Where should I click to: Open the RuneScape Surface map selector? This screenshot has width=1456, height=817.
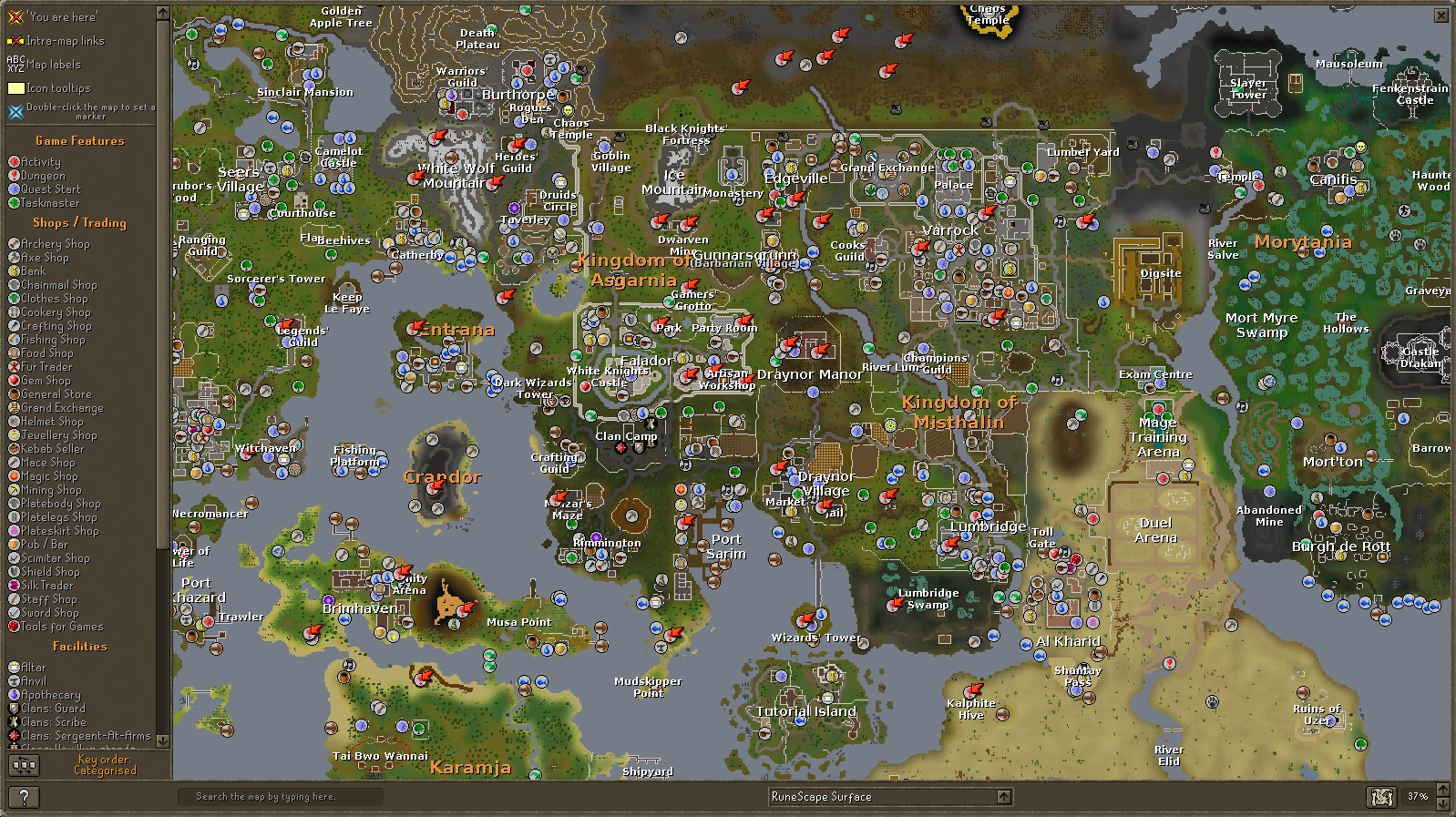[x=875, y=796]
